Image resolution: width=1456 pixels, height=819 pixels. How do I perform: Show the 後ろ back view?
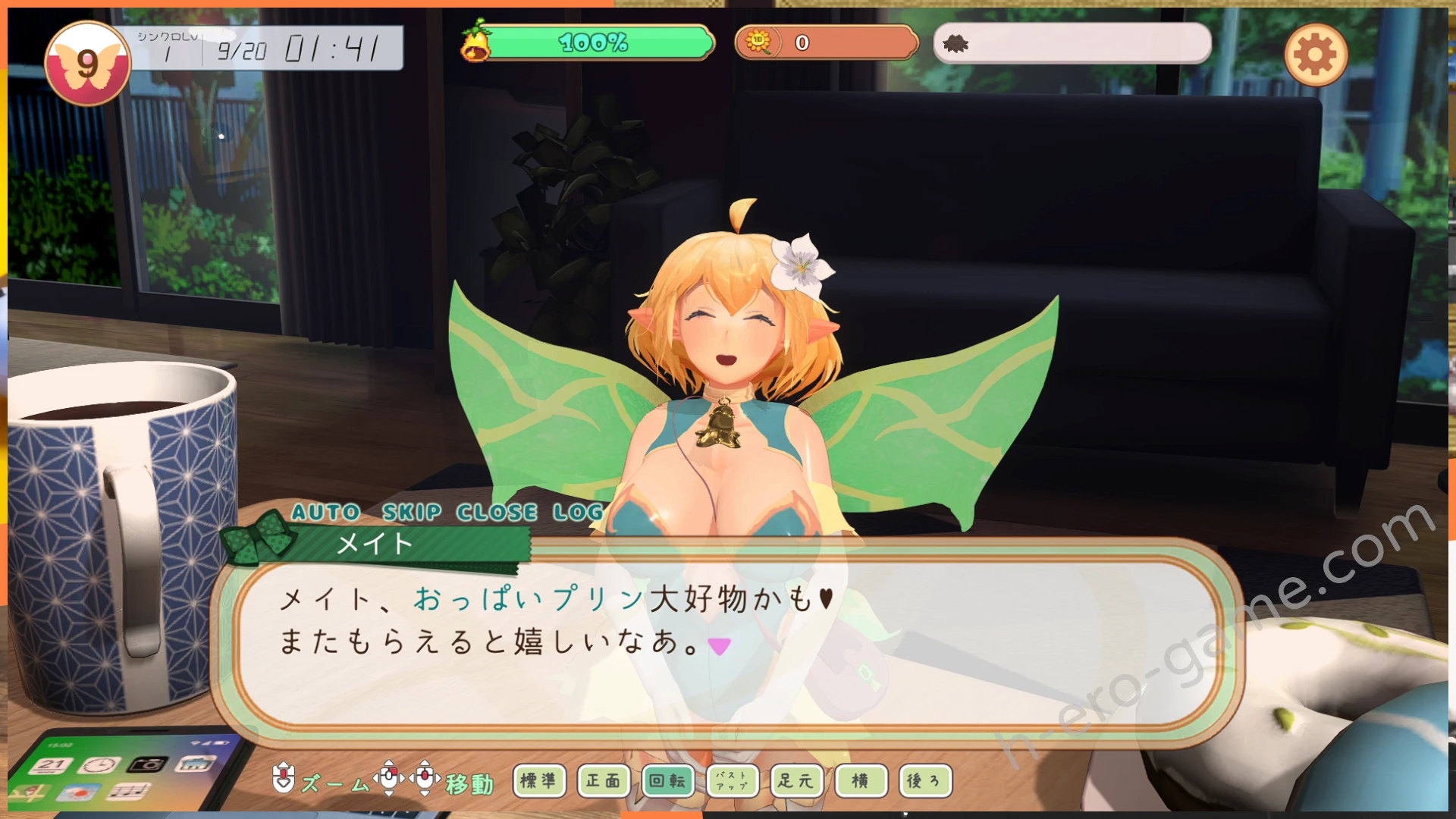924,780
